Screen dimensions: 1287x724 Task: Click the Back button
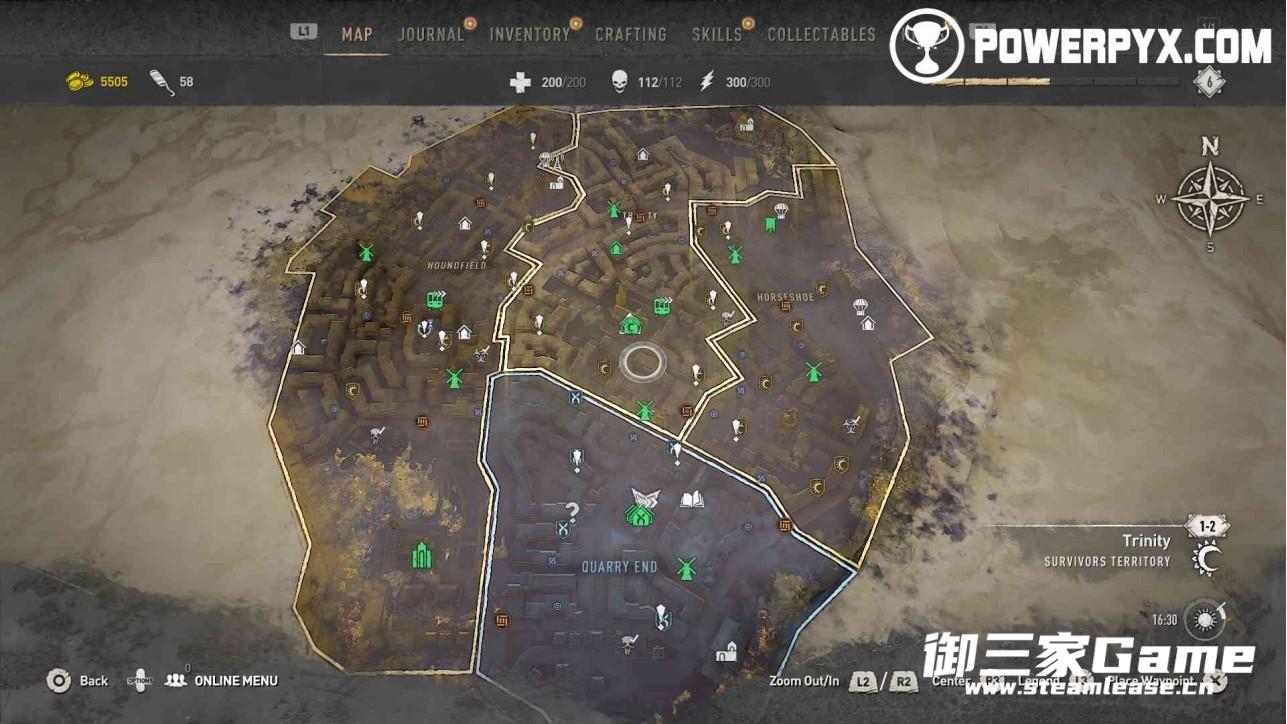coord(77,681)
